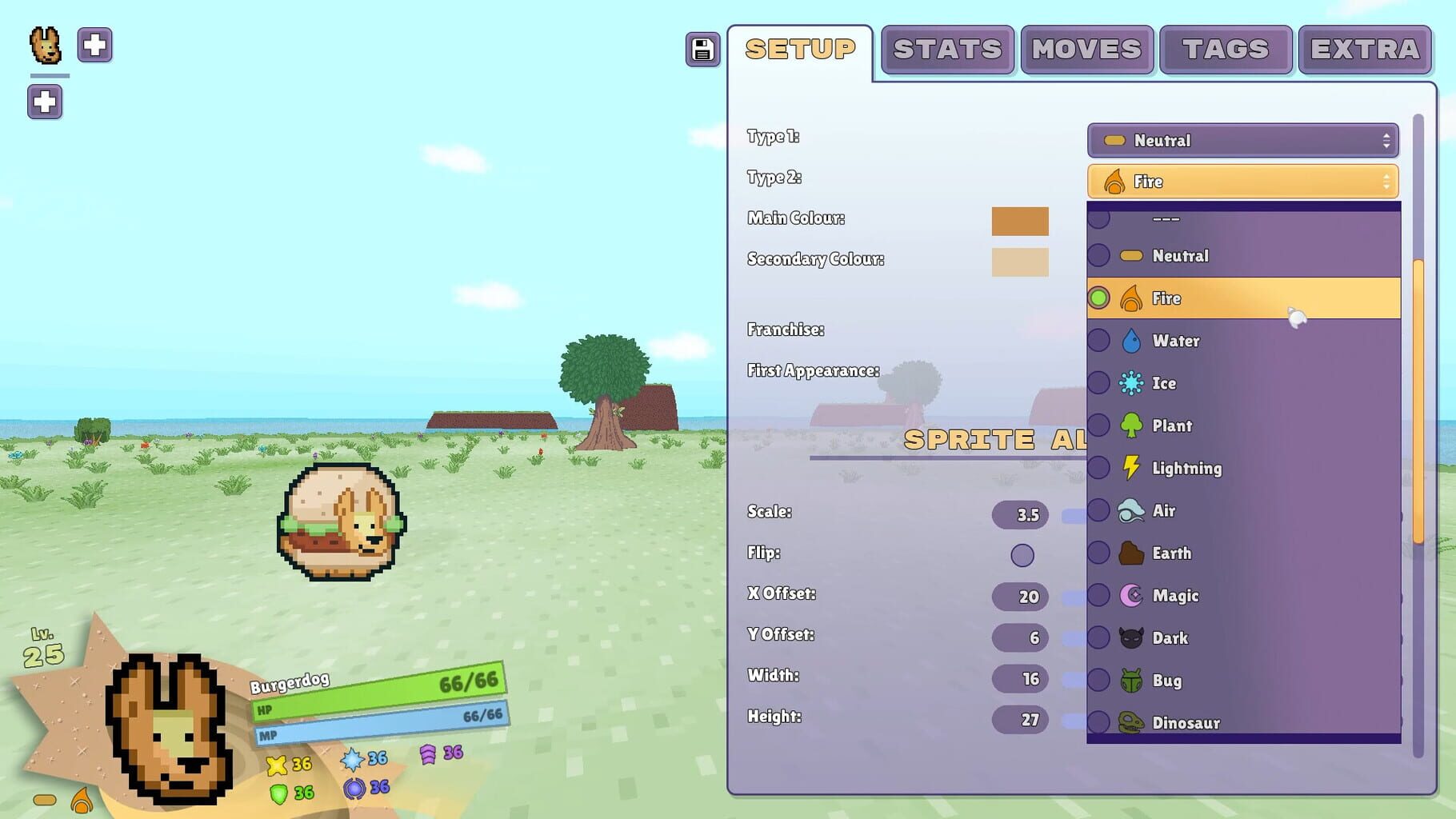1456x819 pixels.
Task: Open the Type 2 dropdown
Action: [x=1243, y=181]
